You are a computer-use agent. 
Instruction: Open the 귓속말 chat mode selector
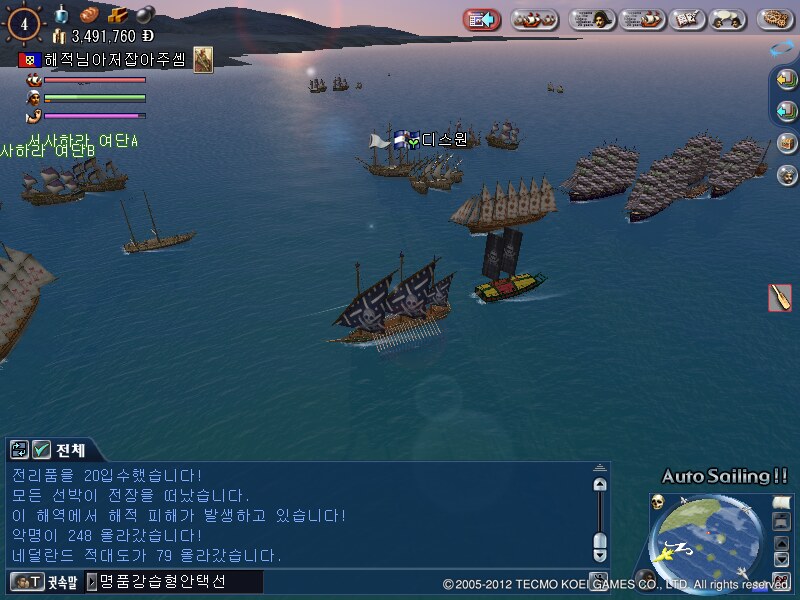coord(41,581)
